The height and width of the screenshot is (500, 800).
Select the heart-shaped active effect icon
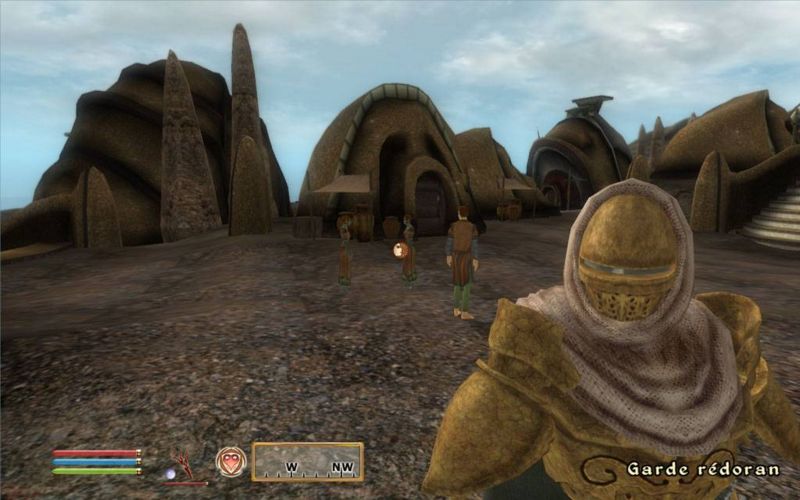230,461
